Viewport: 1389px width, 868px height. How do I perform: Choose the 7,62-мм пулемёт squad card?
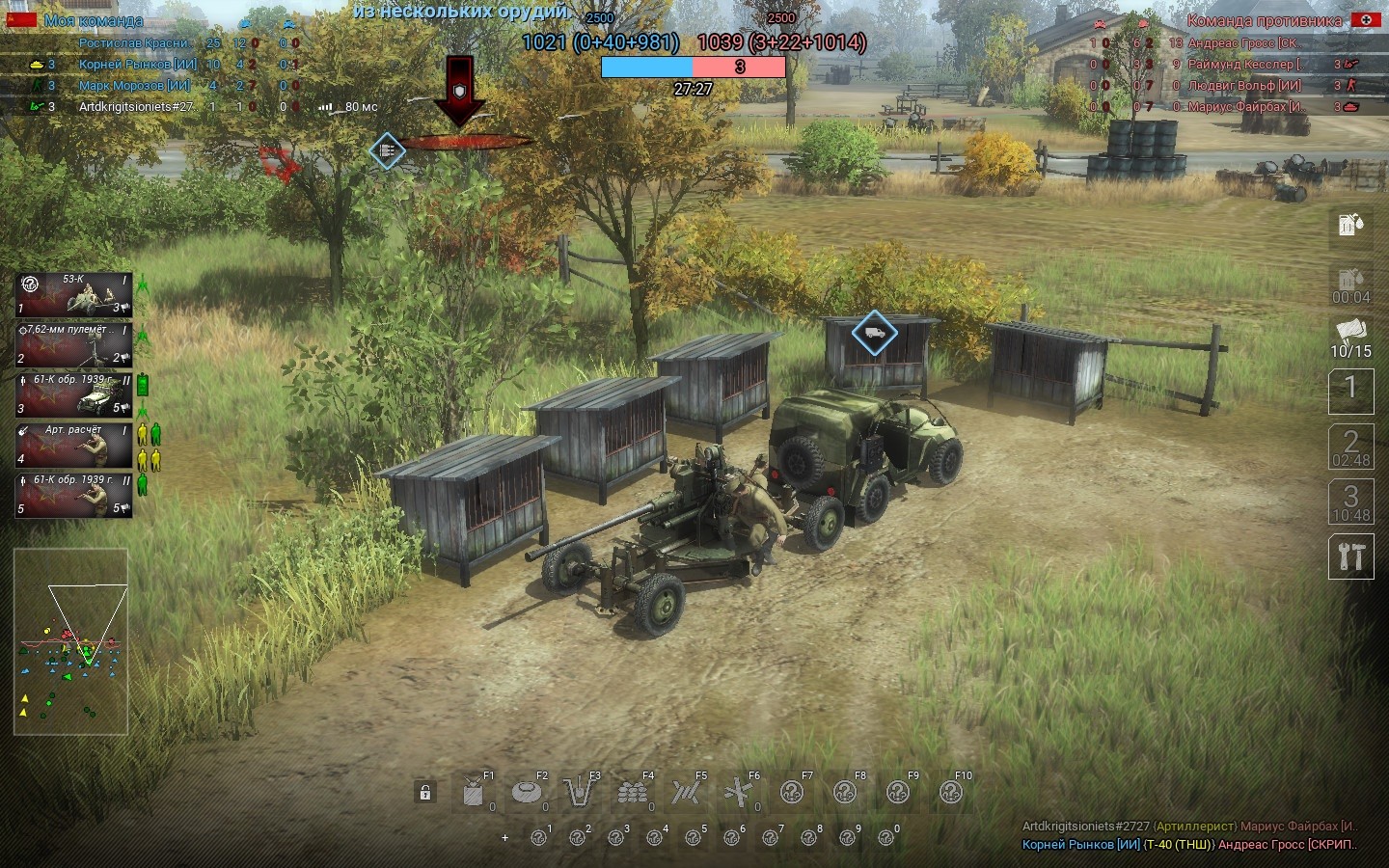(x=73, y=344)
